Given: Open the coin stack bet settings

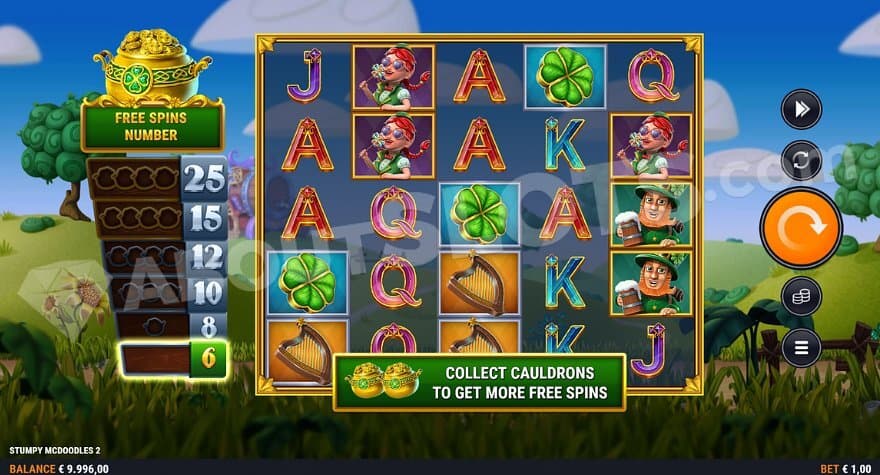Looking at the screenshot, I should point(801,296).
